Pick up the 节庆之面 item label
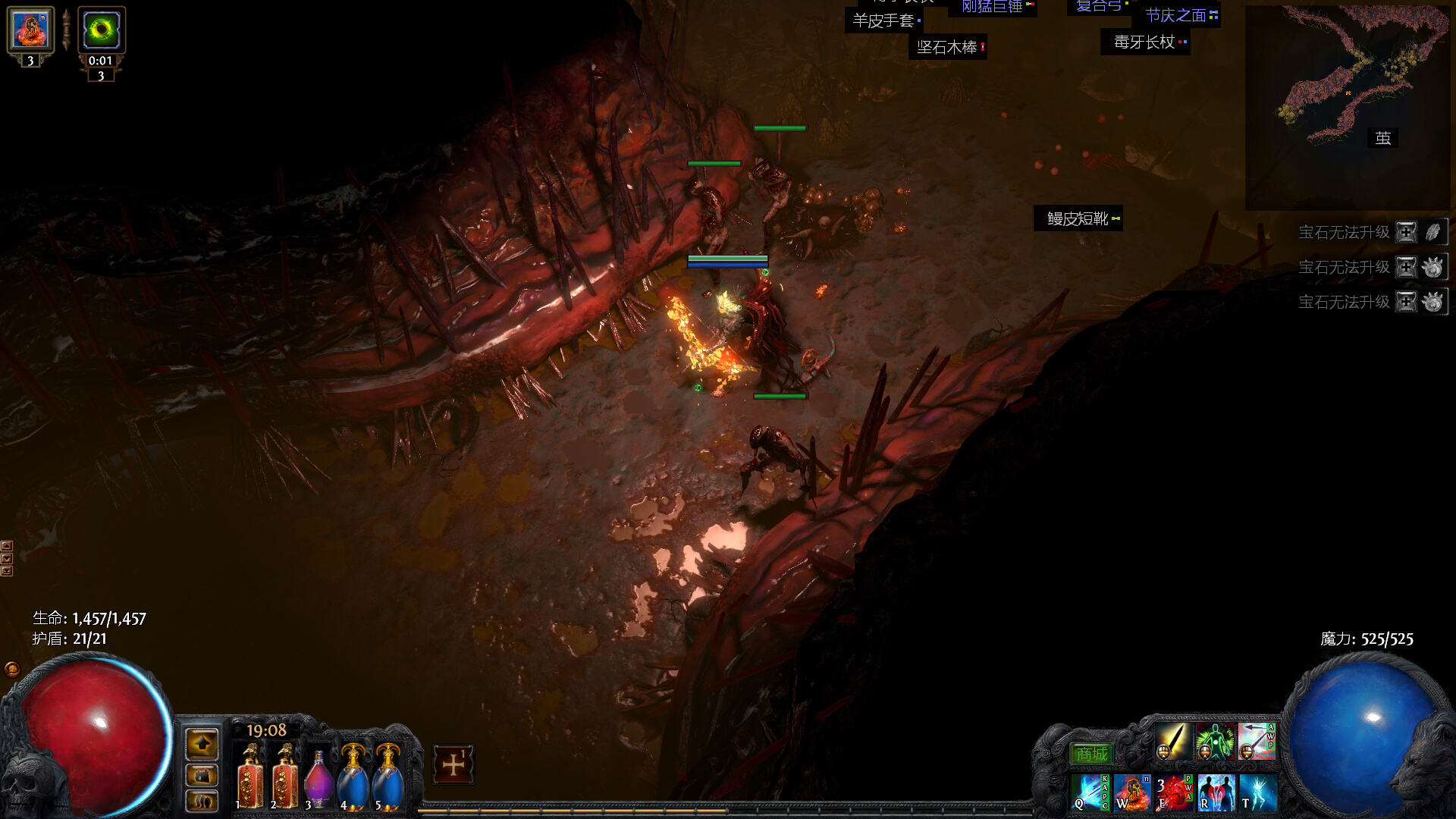Image resolution: width=1456 pixels, height=819 pixels. (x=1176, y=15)
